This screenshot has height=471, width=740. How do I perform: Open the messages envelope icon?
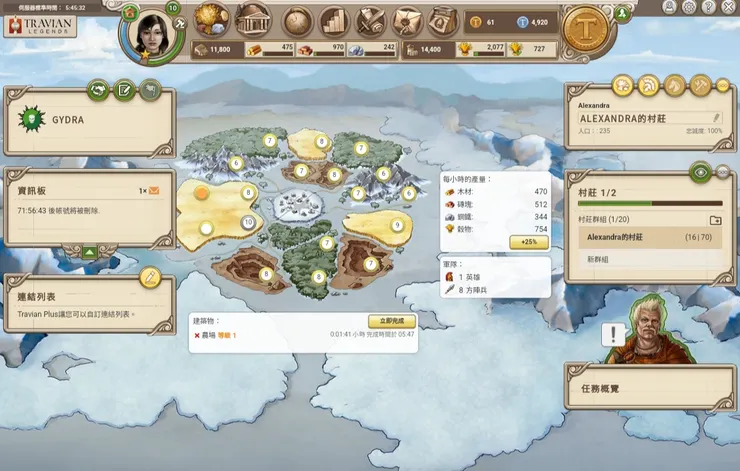point(406,20)
